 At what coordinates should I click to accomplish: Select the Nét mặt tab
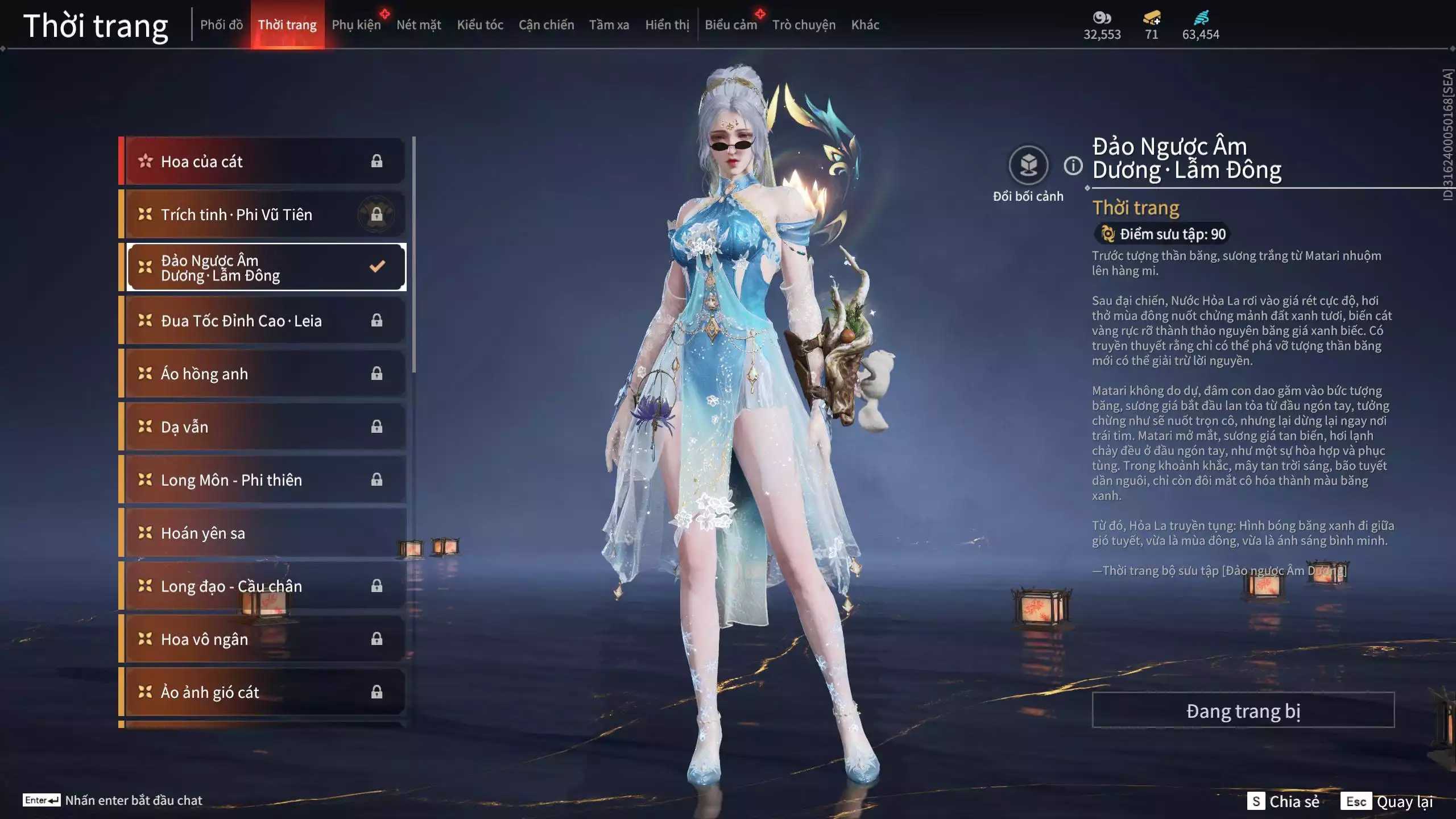pyautogui.click(x=419, y=25)
